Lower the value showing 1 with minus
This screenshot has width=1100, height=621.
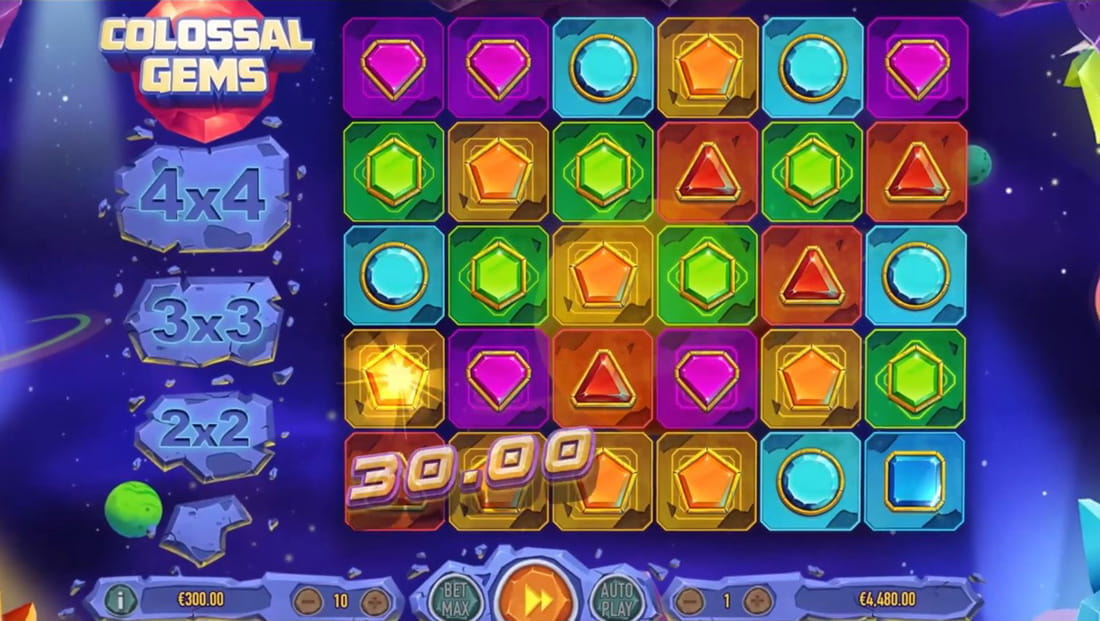690,601
